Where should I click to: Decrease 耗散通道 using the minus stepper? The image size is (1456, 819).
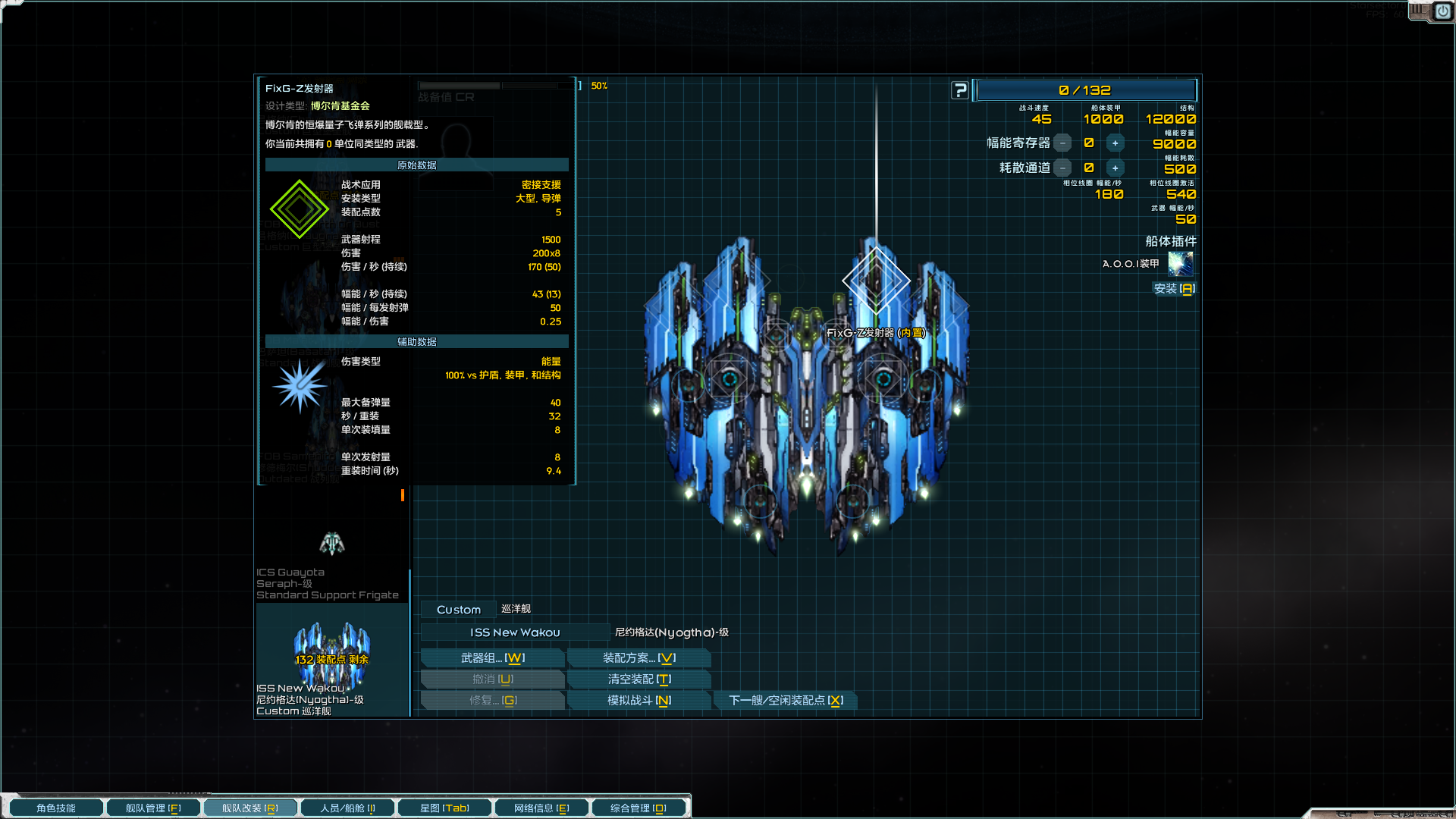1064,168
